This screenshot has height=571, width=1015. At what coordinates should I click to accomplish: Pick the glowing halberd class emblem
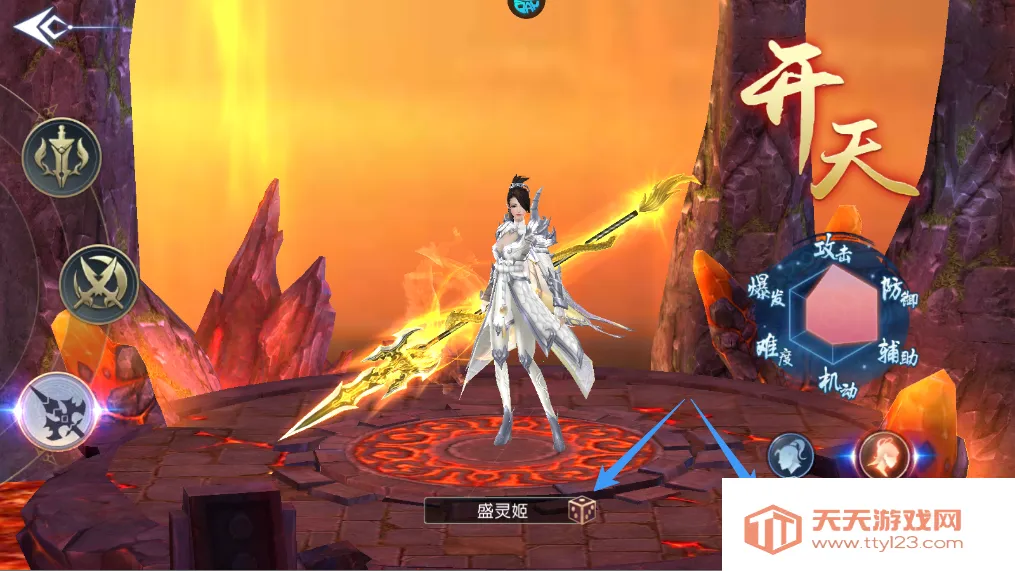click(56, 411)
